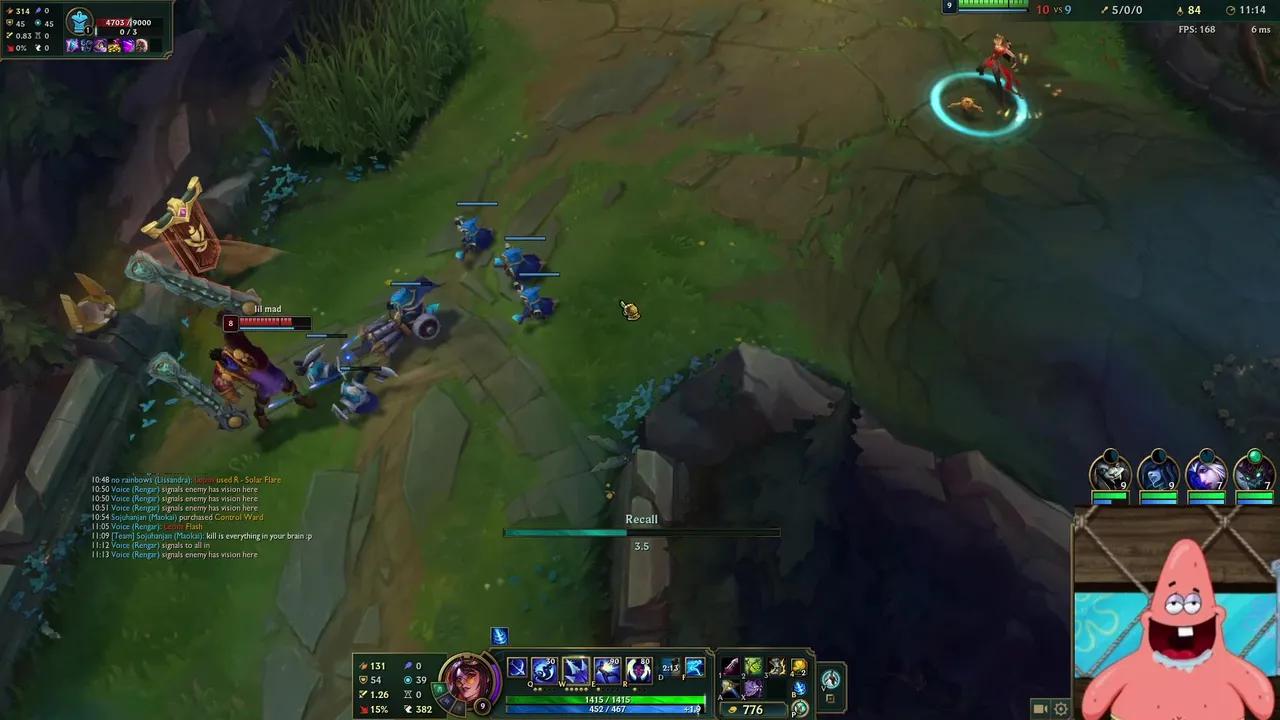Use the F summoner spell icon

click(695, 665)
